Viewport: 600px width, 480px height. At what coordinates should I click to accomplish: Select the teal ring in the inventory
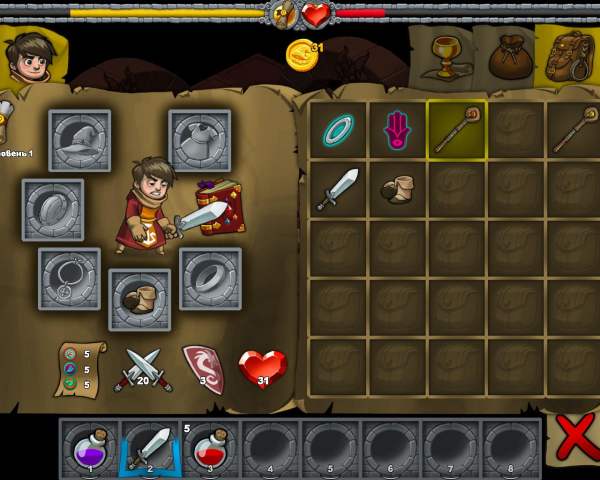click(338, 130)
